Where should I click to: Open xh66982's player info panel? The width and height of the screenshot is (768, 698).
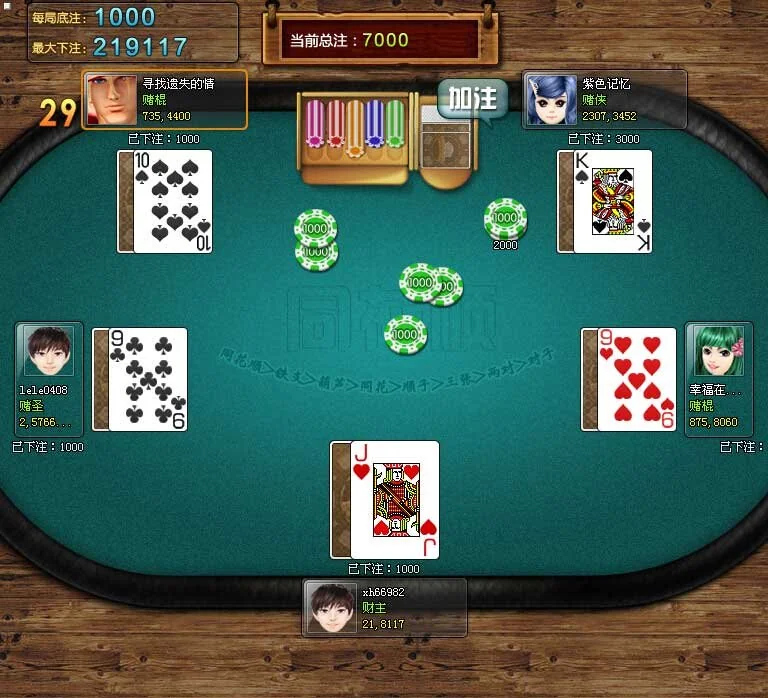[385, 607]
